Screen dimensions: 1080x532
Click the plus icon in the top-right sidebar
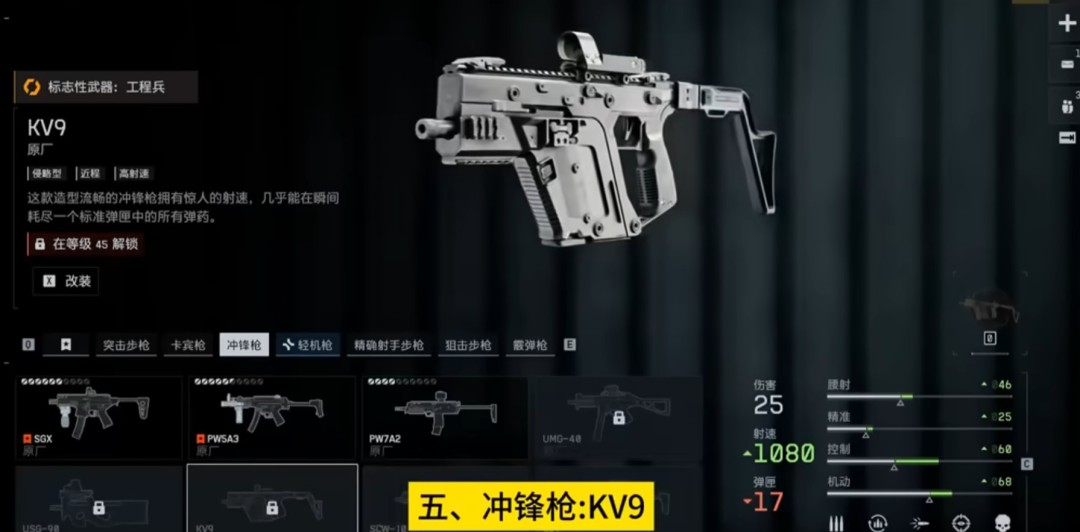[1066, 23]
